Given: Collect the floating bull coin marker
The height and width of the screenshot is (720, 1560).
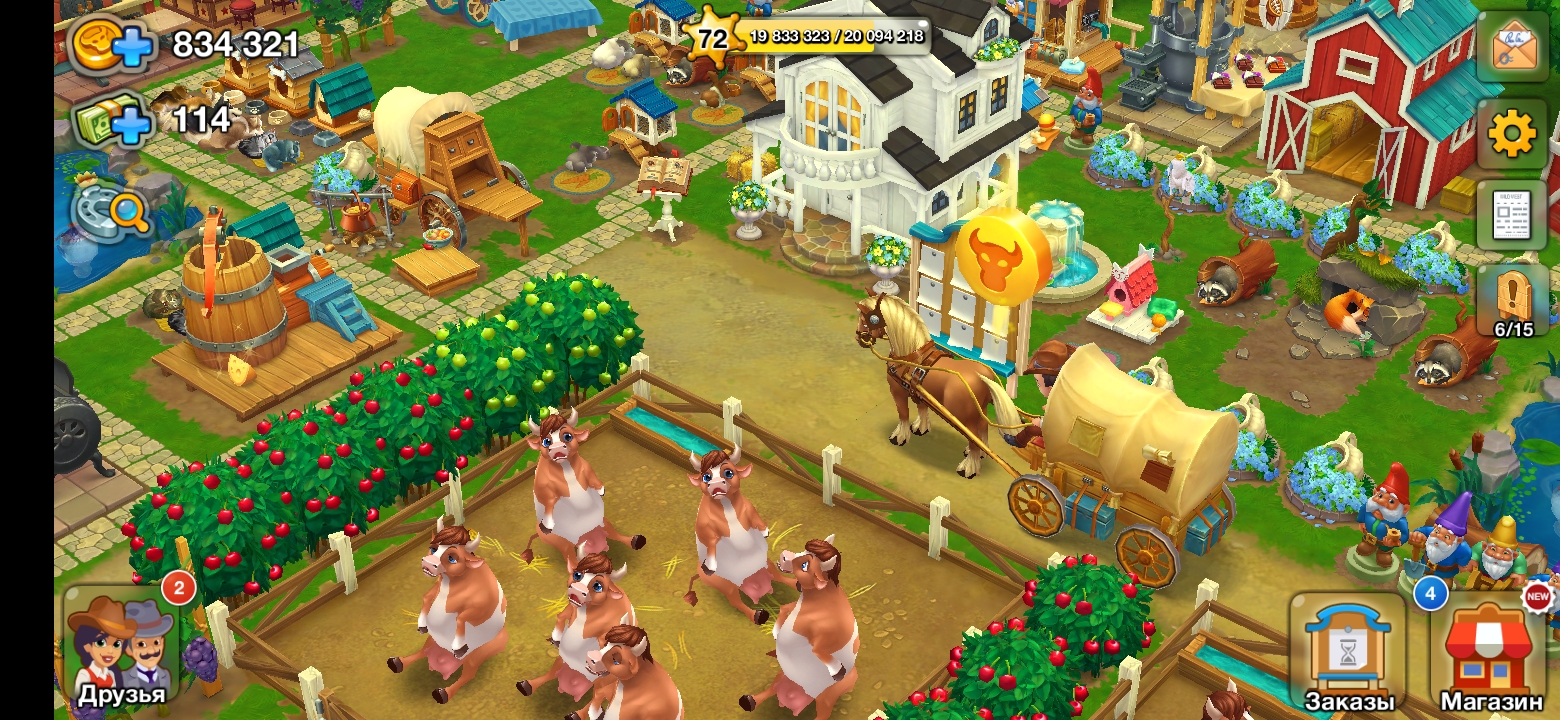Looking at the screenshot, I should tap(1002, 257).
